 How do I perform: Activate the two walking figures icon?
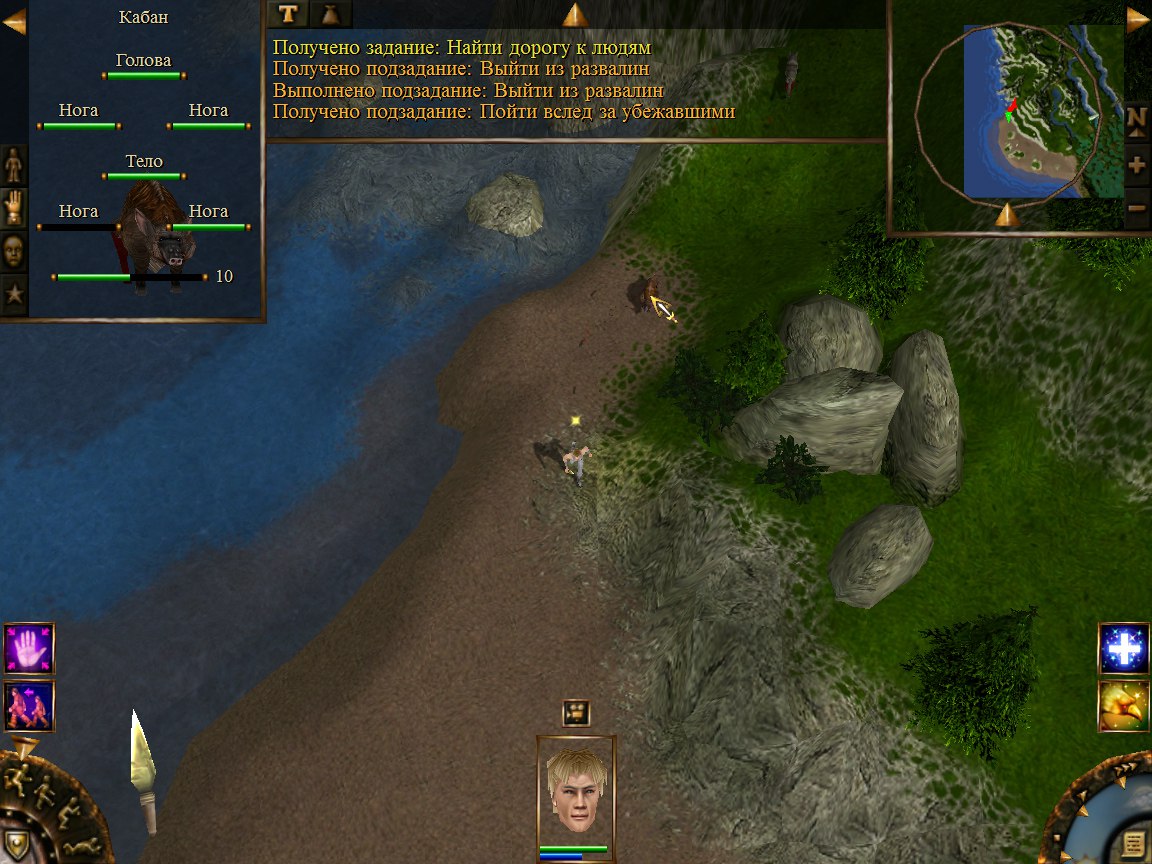[29, 706]
